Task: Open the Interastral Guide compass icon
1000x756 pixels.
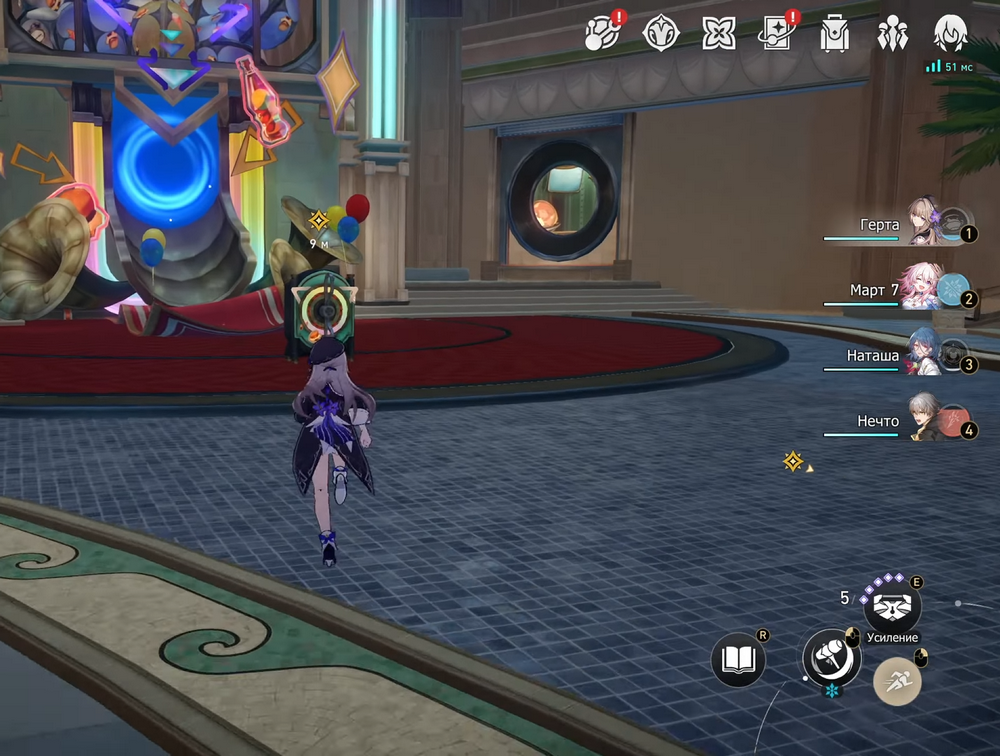Action: tap(661, 34)
